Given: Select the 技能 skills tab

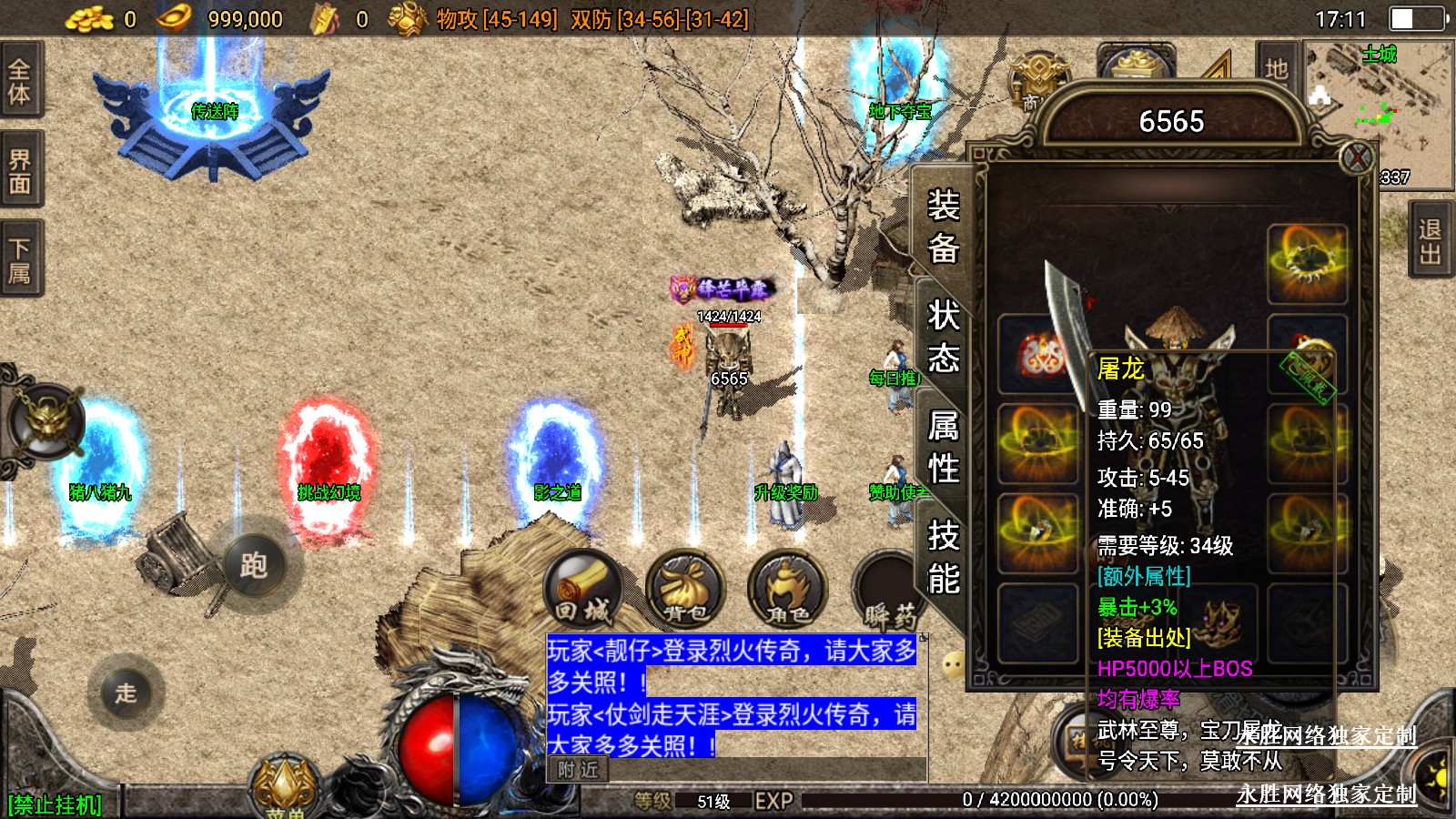Looking at the screenshot, I should tap(944, 557).
